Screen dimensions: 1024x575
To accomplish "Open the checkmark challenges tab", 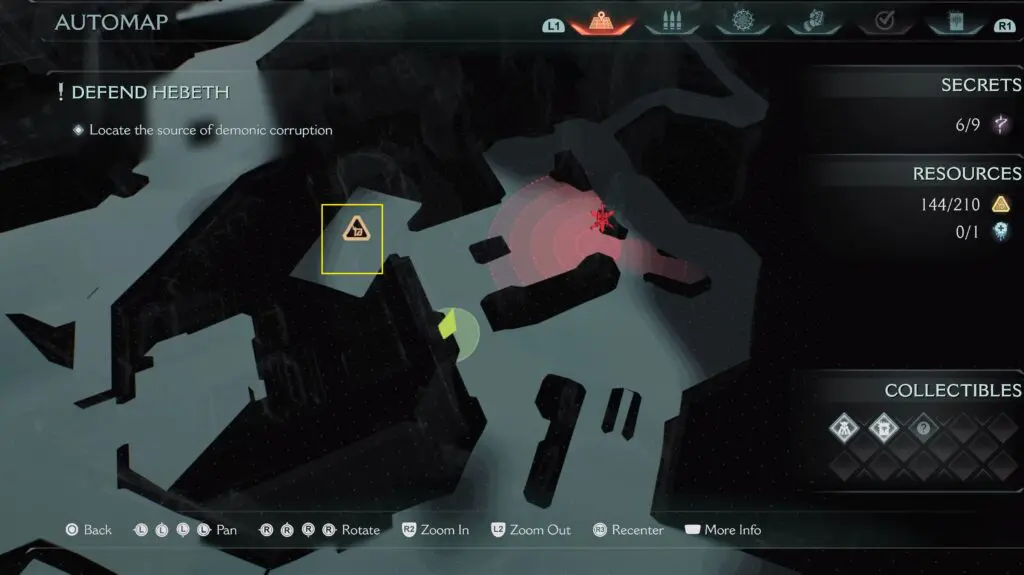I will pos(882,22).
